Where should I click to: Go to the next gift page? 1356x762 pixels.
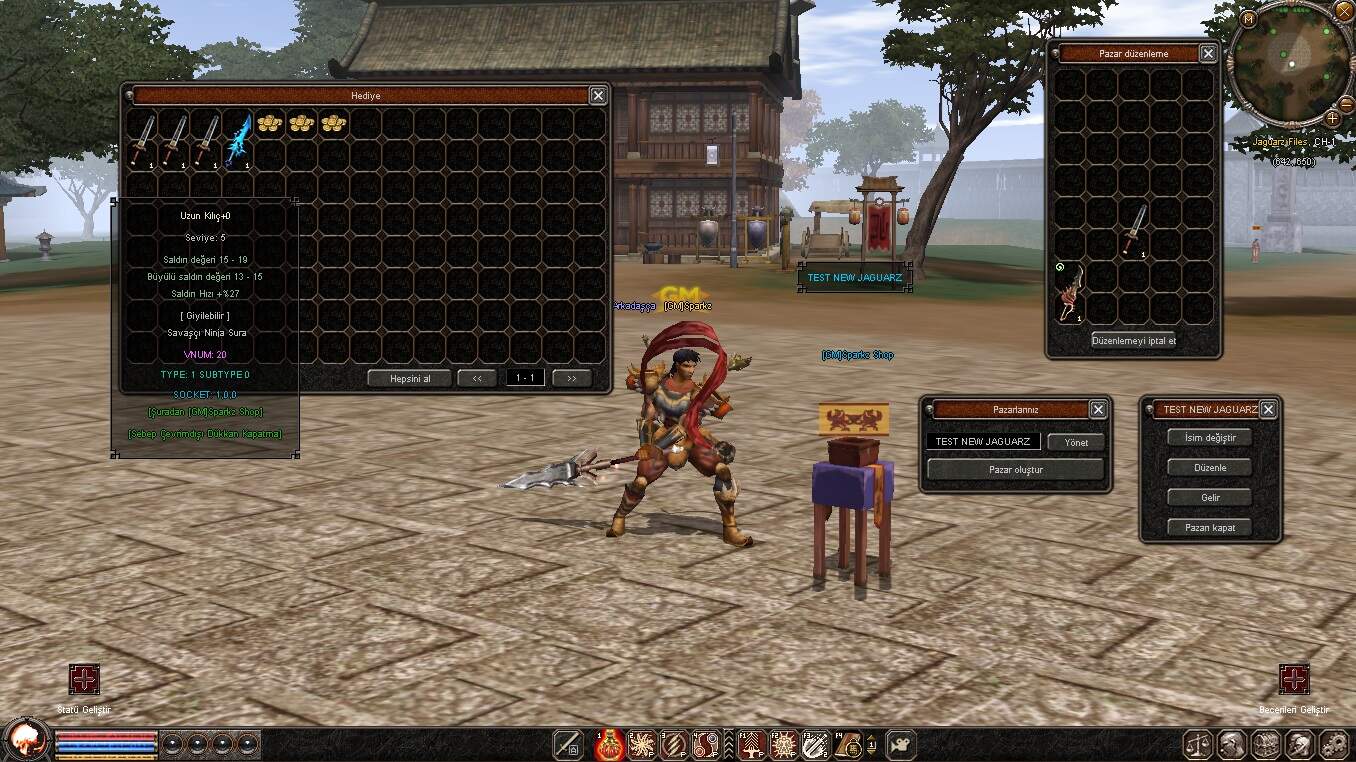coord(571,378)
